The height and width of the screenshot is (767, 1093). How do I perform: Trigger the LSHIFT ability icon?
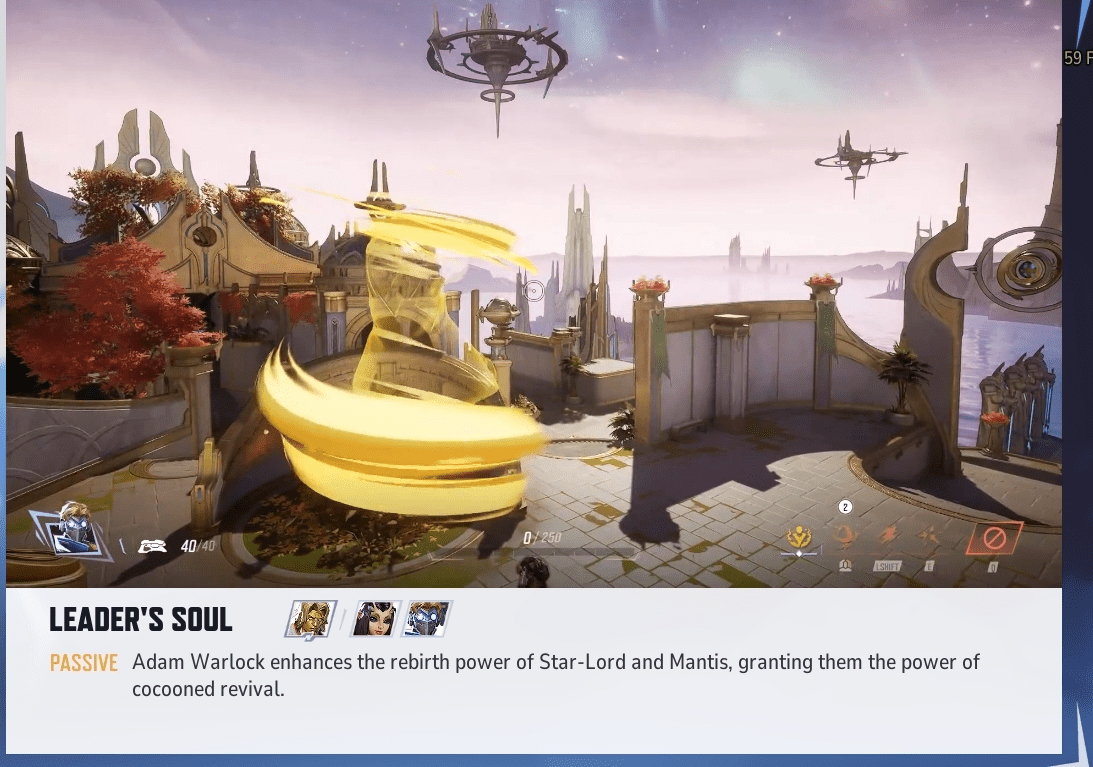tap(887, 538)
